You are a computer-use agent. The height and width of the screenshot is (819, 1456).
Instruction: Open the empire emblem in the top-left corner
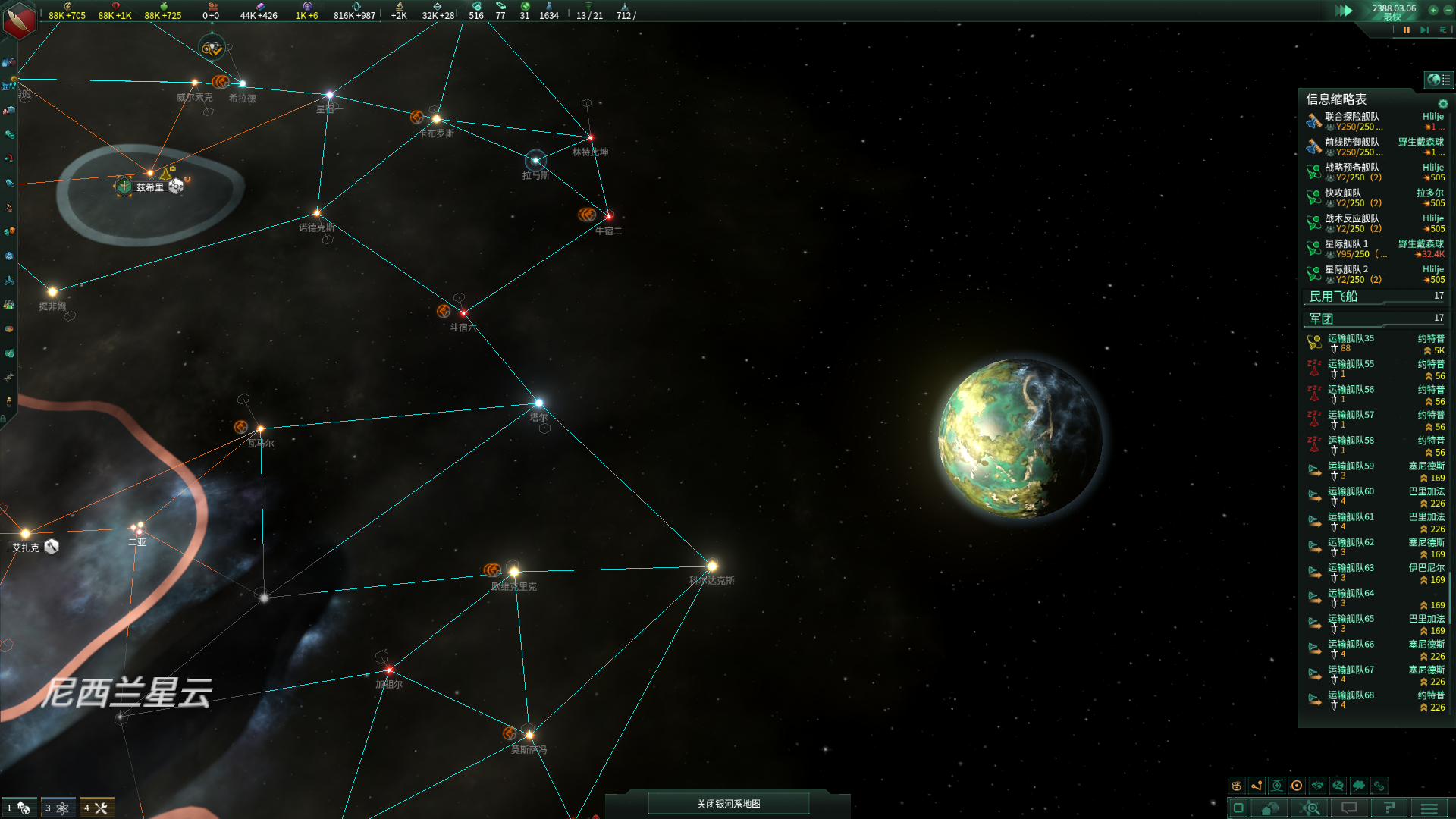(x=19, y=19)
